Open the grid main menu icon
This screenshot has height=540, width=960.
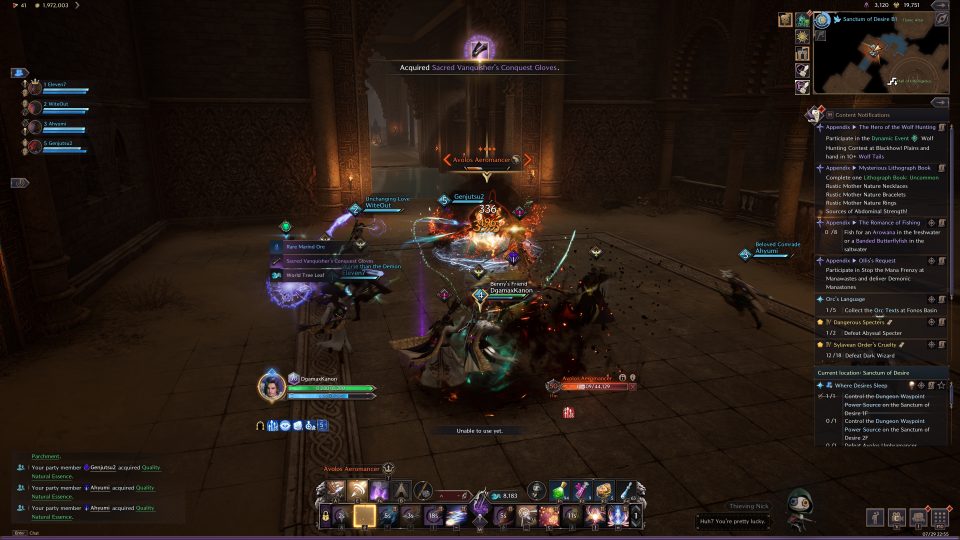939,518
